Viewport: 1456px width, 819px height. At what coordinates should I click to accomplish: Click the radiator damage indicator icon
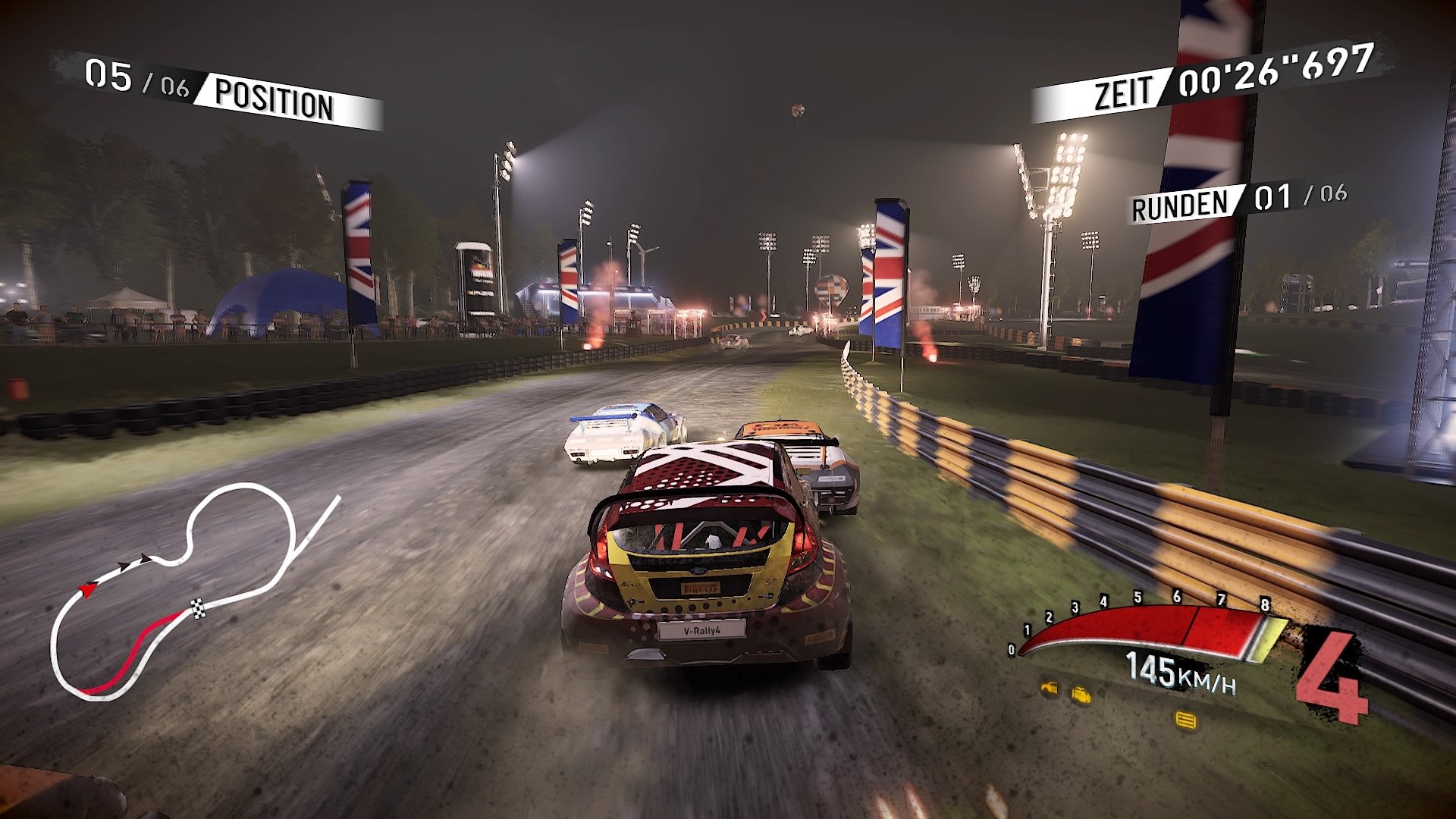pyautogui.click(x=1185, y=719)
